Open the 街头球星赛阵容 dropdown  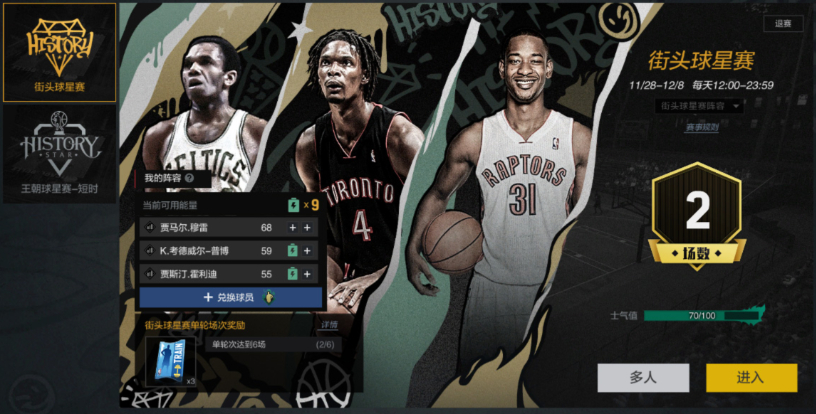(699, 105)
